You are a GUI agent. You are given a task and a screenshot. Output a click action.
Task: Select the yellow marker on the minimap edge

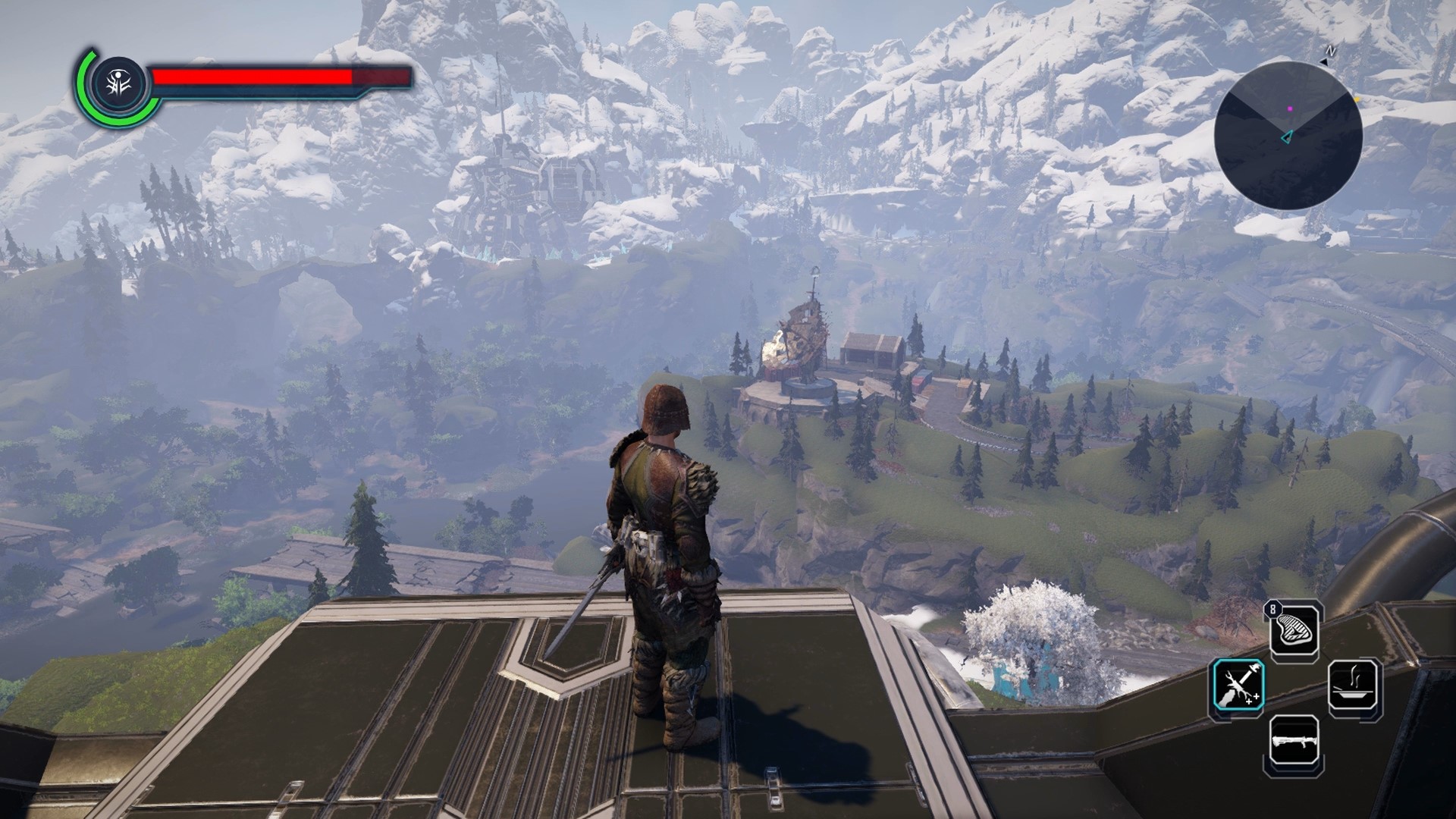coord(1357,99)
